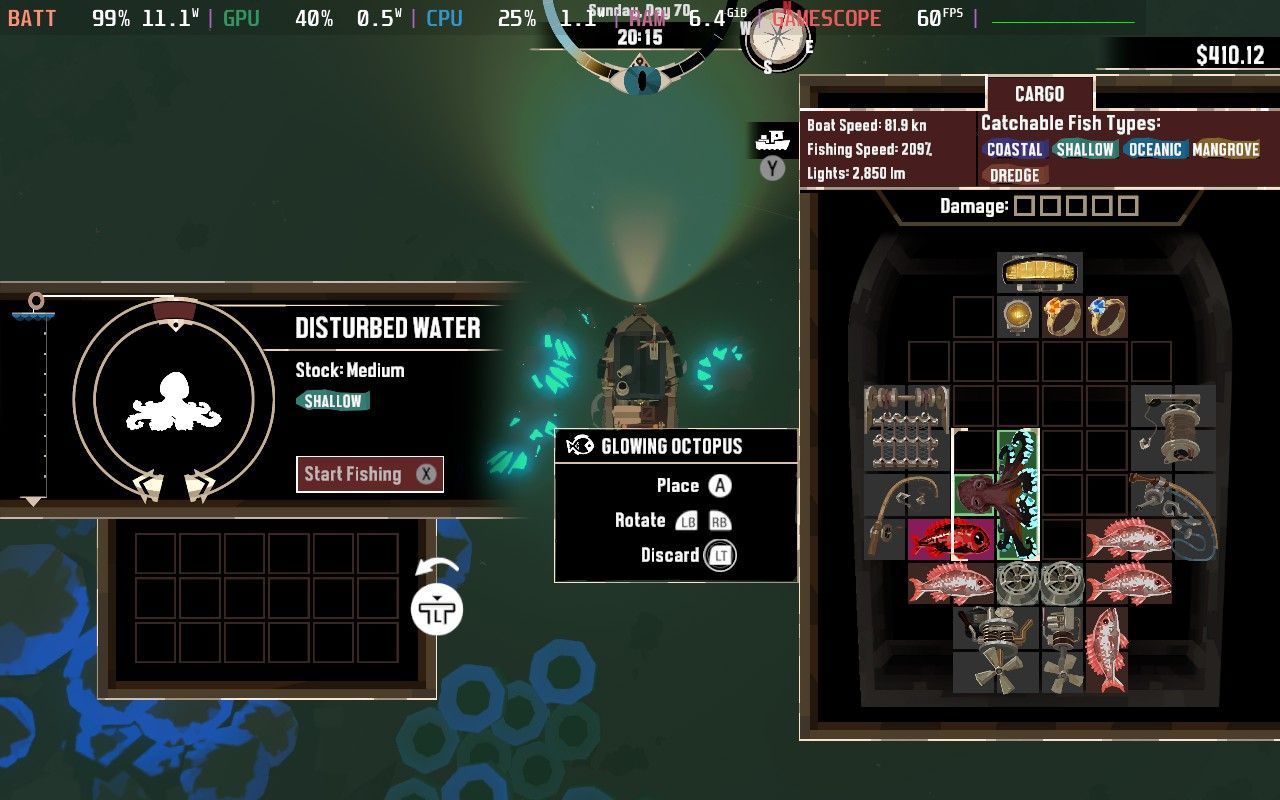Choose the smaller engine beside the vertical snapper
Viewport: 1280px width, 800px height.
pyautogui.click(x=1061, y=650)
